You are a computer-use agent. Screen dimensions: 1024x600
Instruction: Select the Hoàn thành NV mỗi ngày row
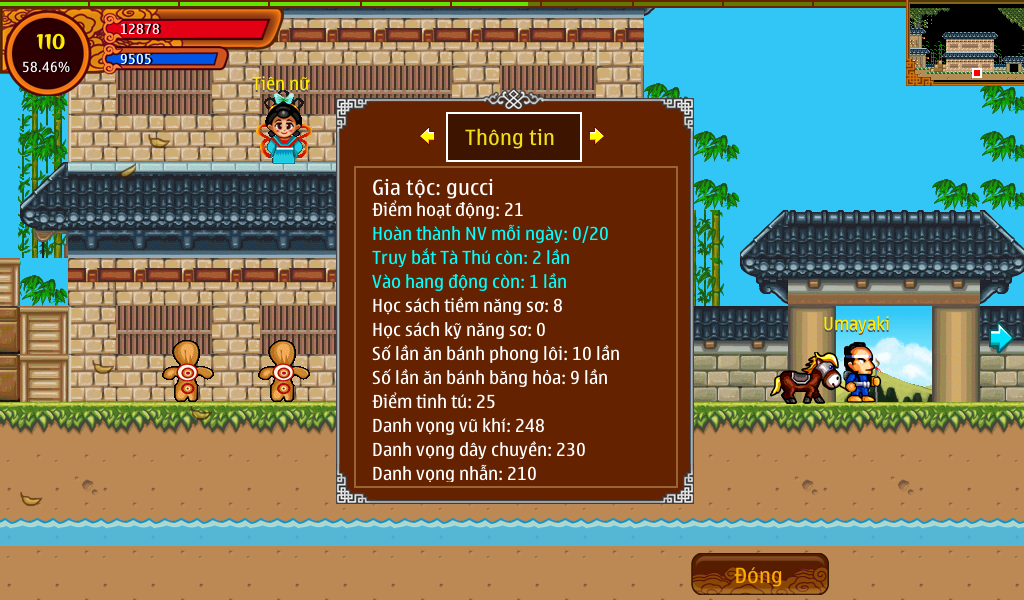[490, 234]
